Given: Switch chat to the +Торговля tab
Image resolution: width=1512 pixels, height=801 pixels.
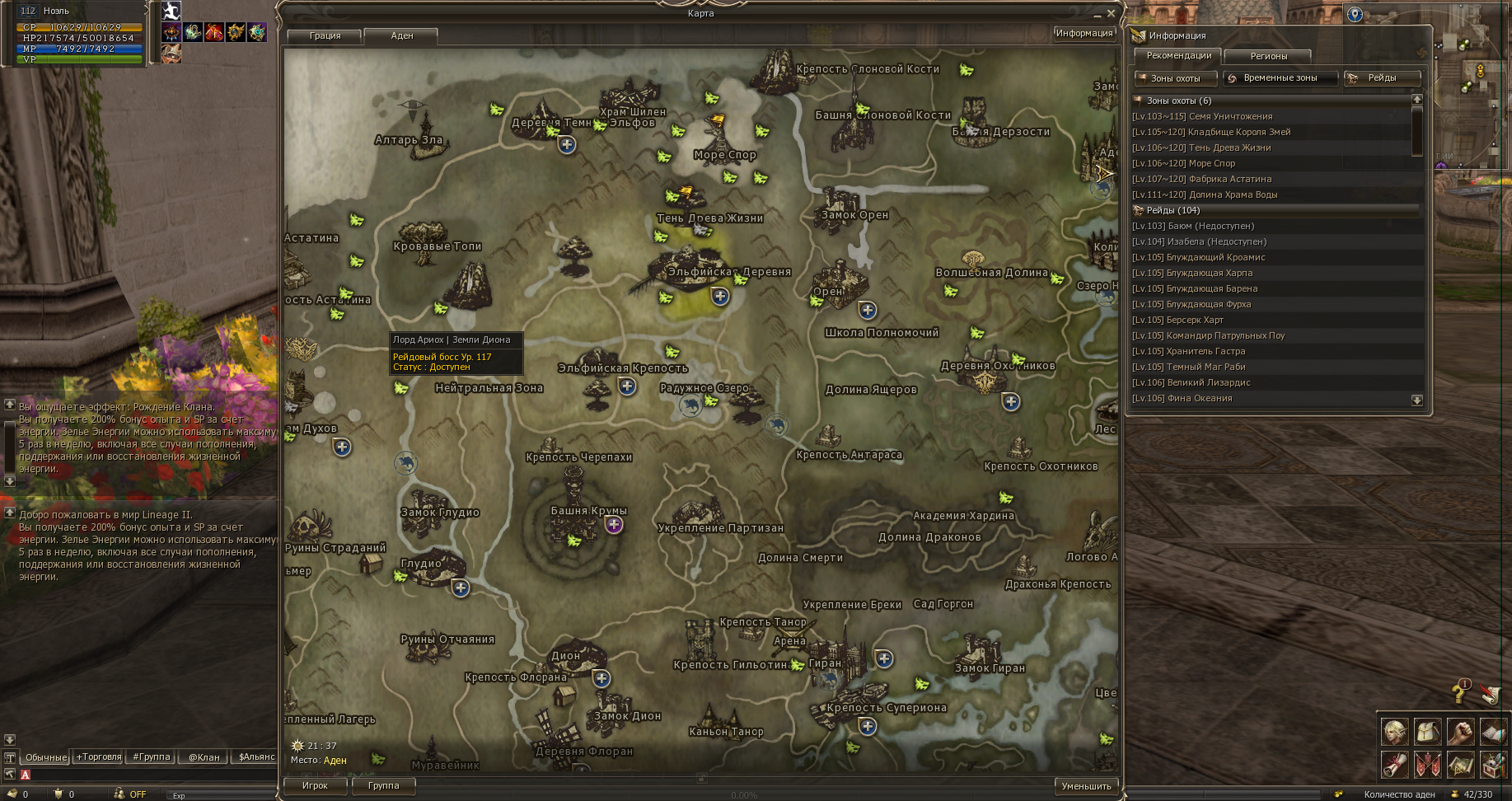Looking at the screenshot, I should click(99, 756).
